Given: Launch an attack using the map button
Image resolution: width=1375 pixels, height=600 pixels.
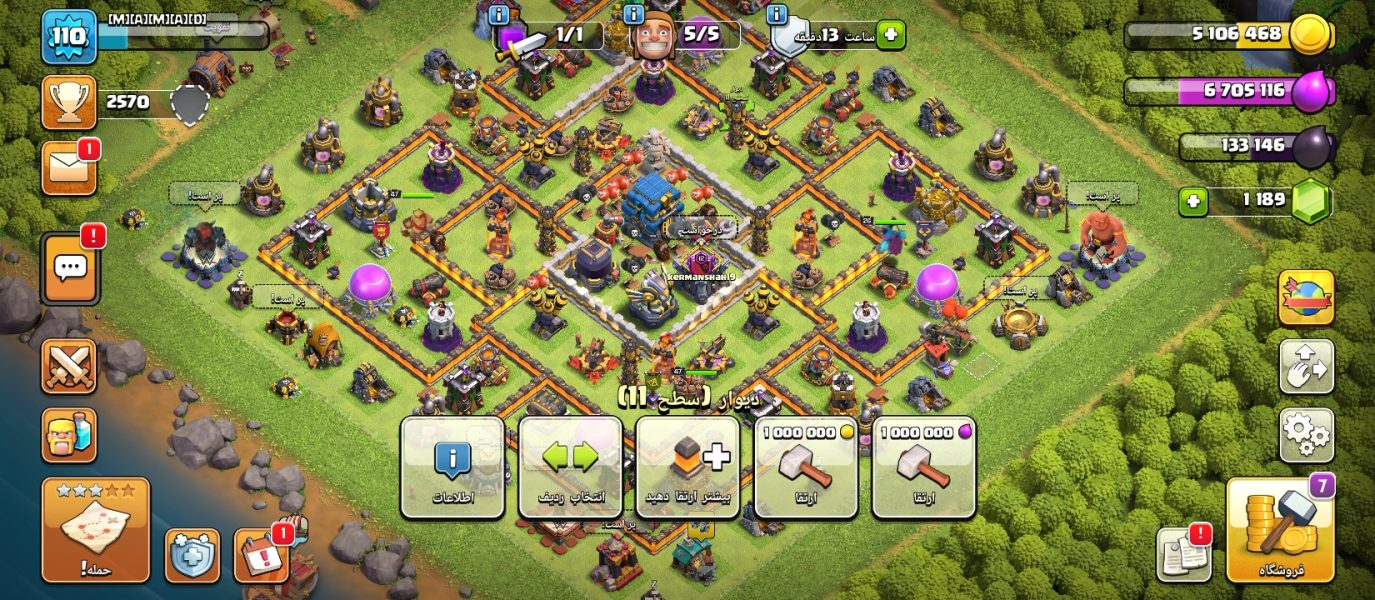Looking at the screenshot, I should (95, 530).
